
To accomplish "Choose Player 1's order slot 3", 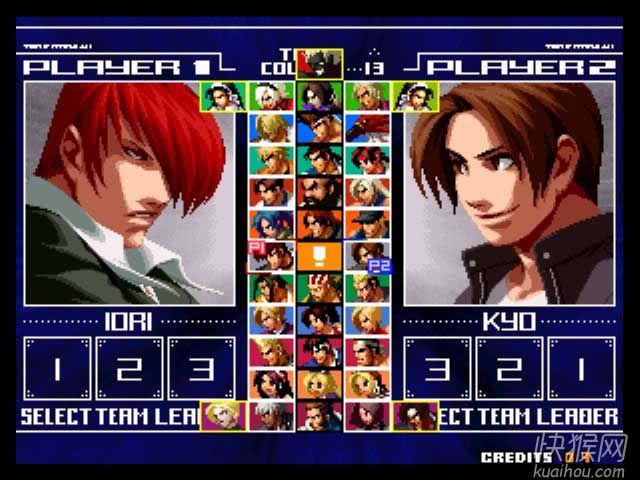I will 201,368.
